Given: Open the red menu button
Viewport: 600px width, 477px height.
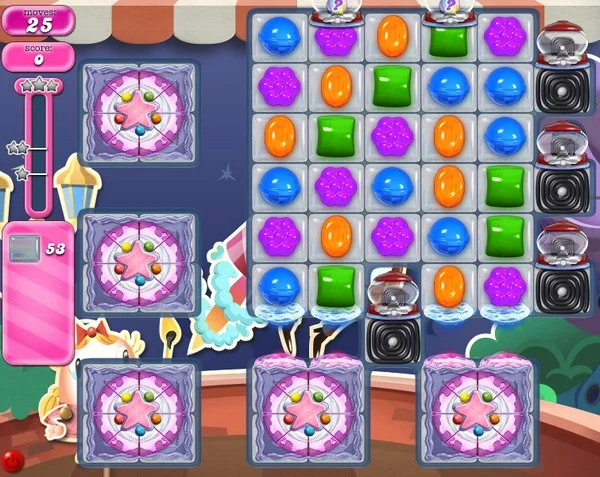Looking at the screenshot, I should [12, 461].
